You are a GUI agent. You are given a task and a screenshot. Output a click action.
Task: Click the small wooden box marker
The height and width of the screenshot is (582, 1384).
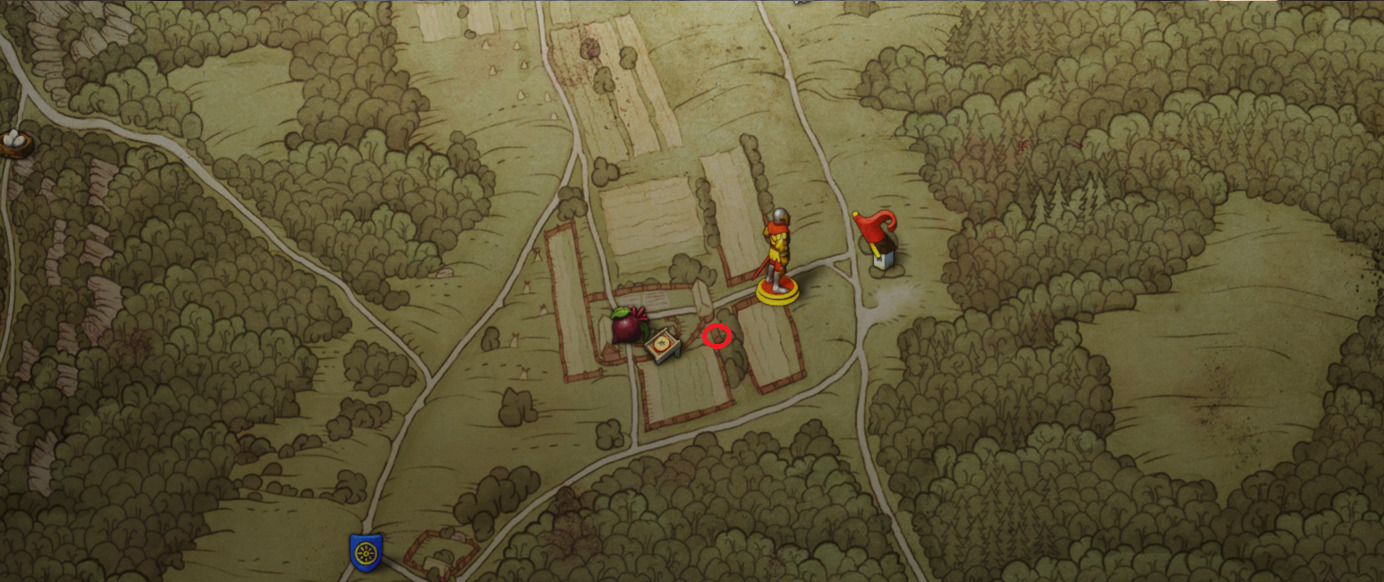pyautogui.click(x=662, y=347)
